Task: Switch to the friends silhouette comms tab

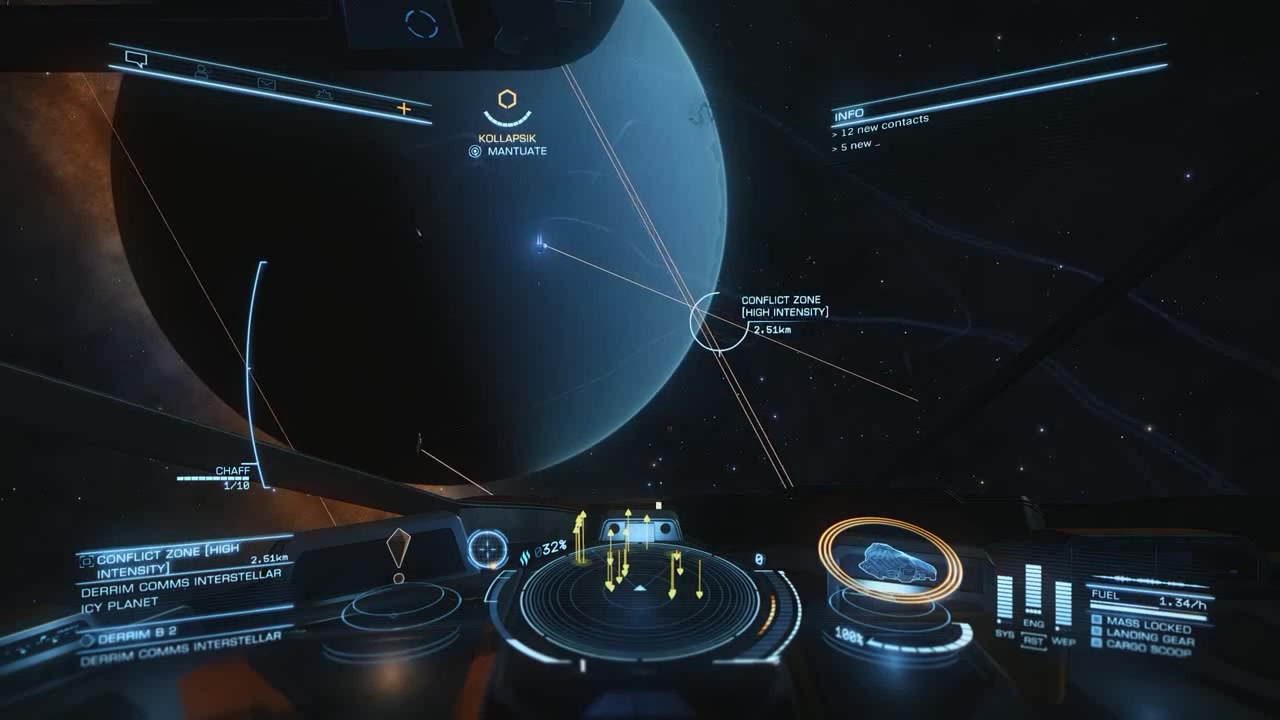Action: click(x=201, y=72)
